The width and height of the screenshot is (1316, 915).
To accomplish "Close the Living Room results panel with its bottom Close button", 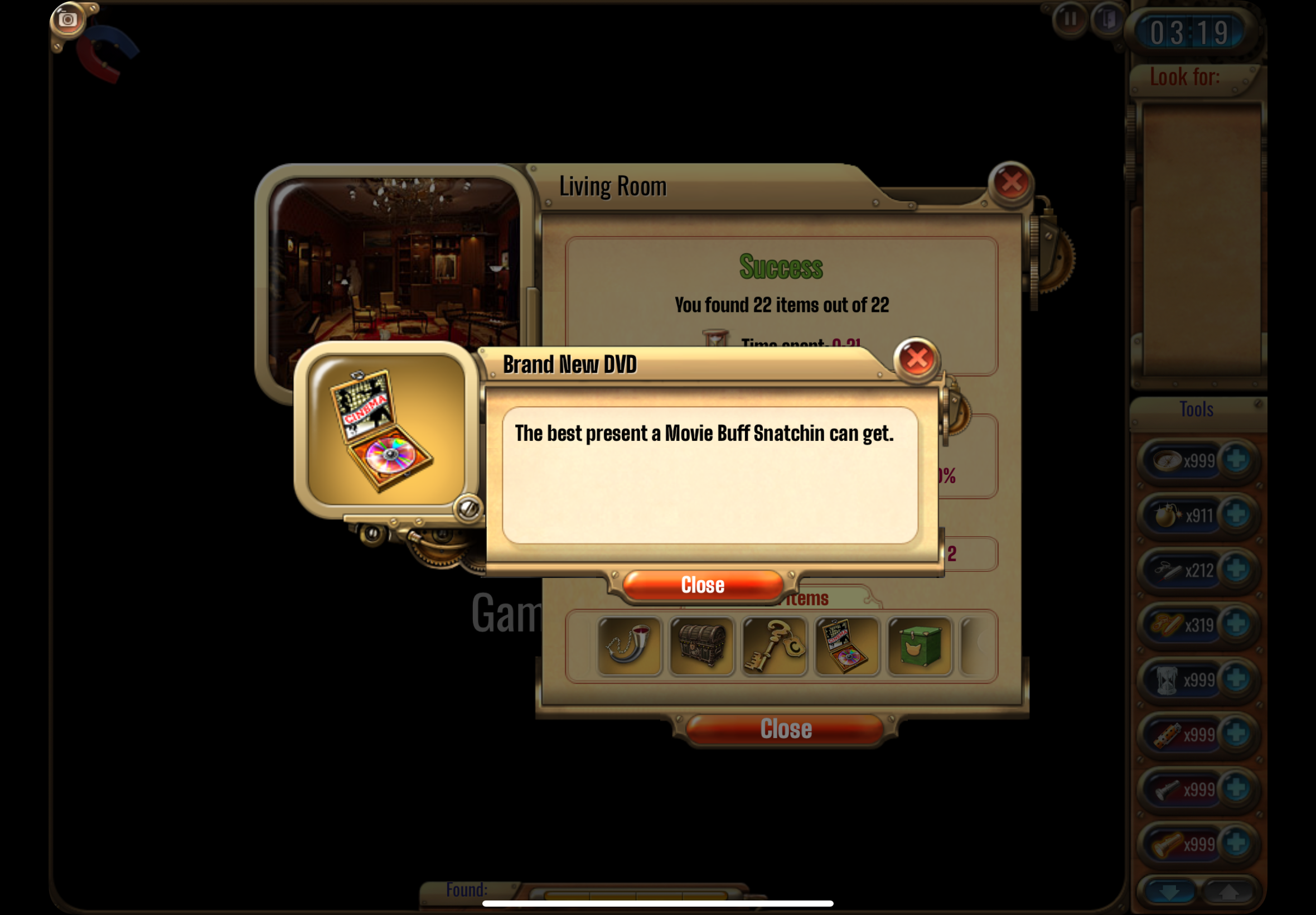I will pos(786,729).
